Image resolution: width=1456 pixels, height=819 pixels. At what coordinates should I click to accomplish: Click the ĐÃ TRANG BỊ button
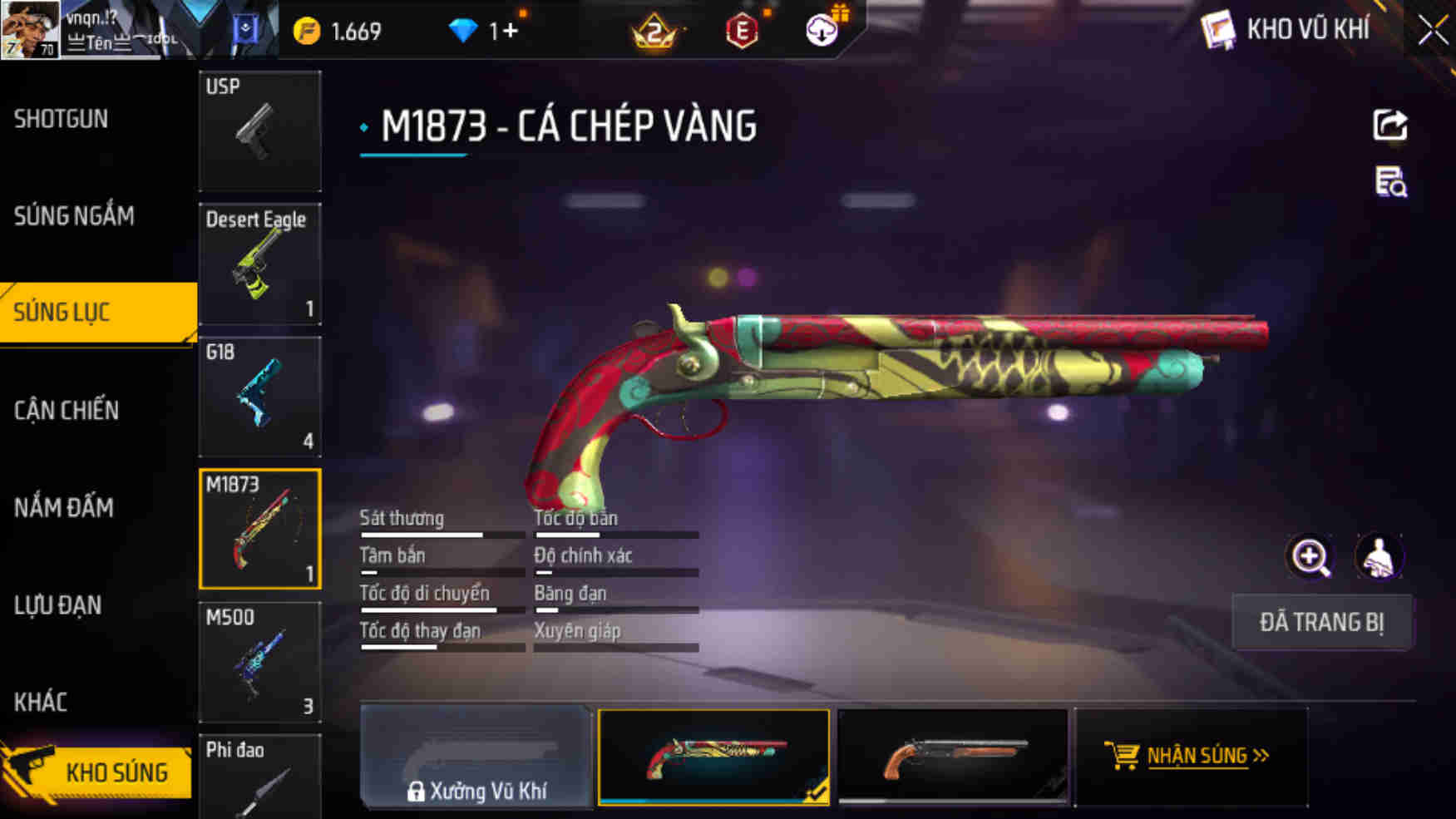pos(1321,622)
